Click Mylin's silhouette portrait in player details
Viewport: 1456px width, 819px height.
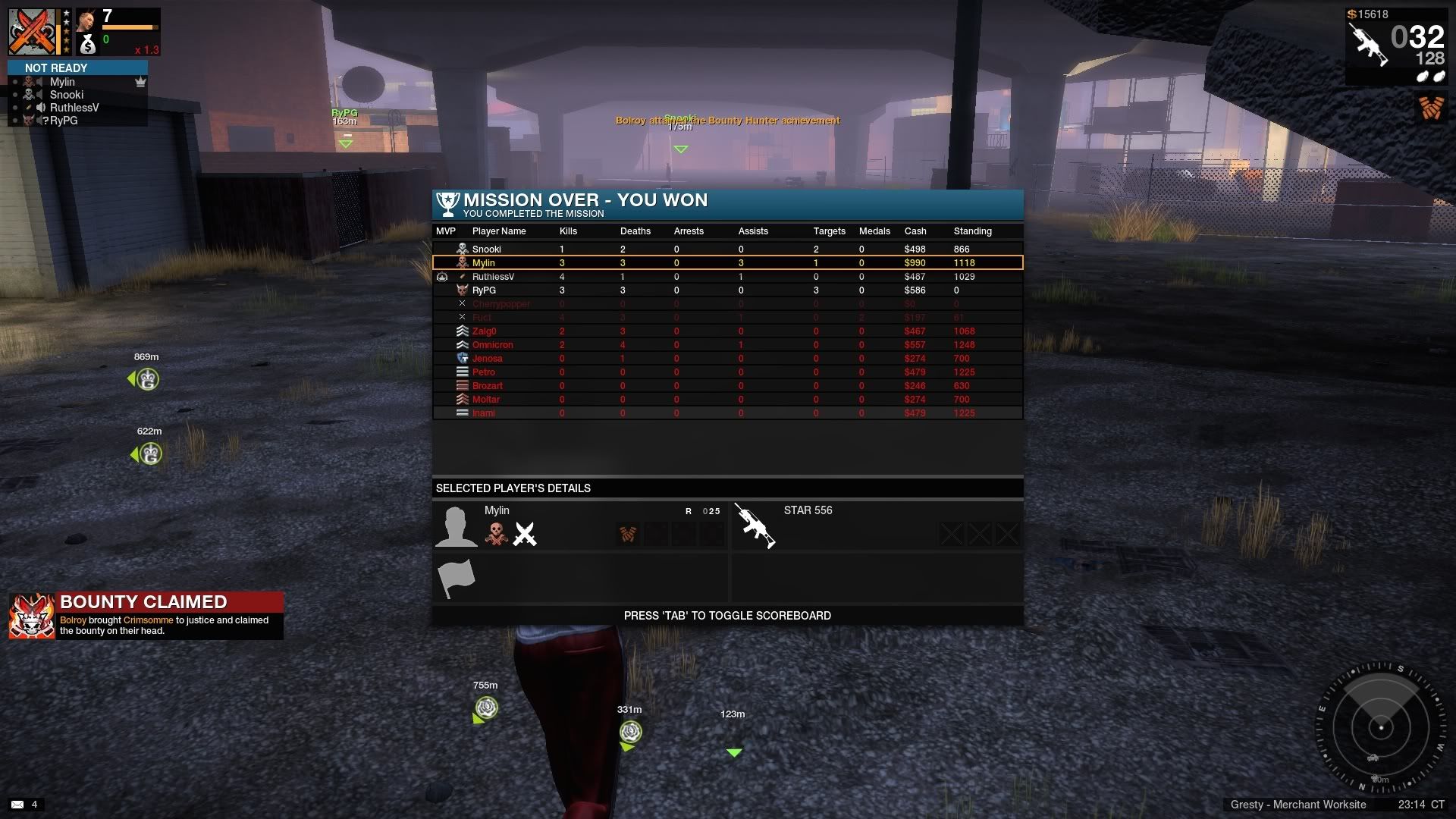tap(456, 526)
